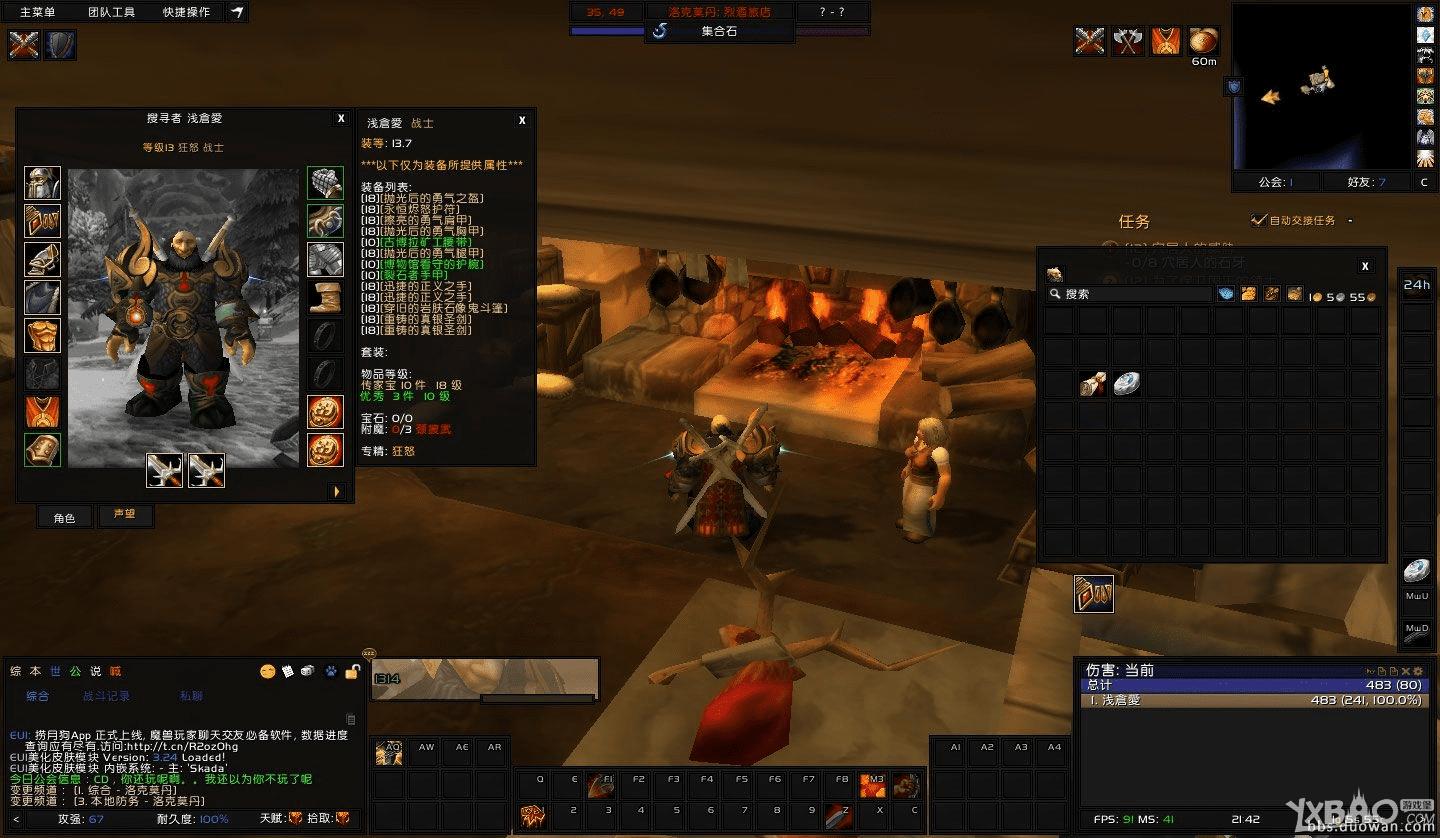The image size is (1440, 838).
Task: Open the 主菜单 main menu
Action: click(x=38, y=12)
